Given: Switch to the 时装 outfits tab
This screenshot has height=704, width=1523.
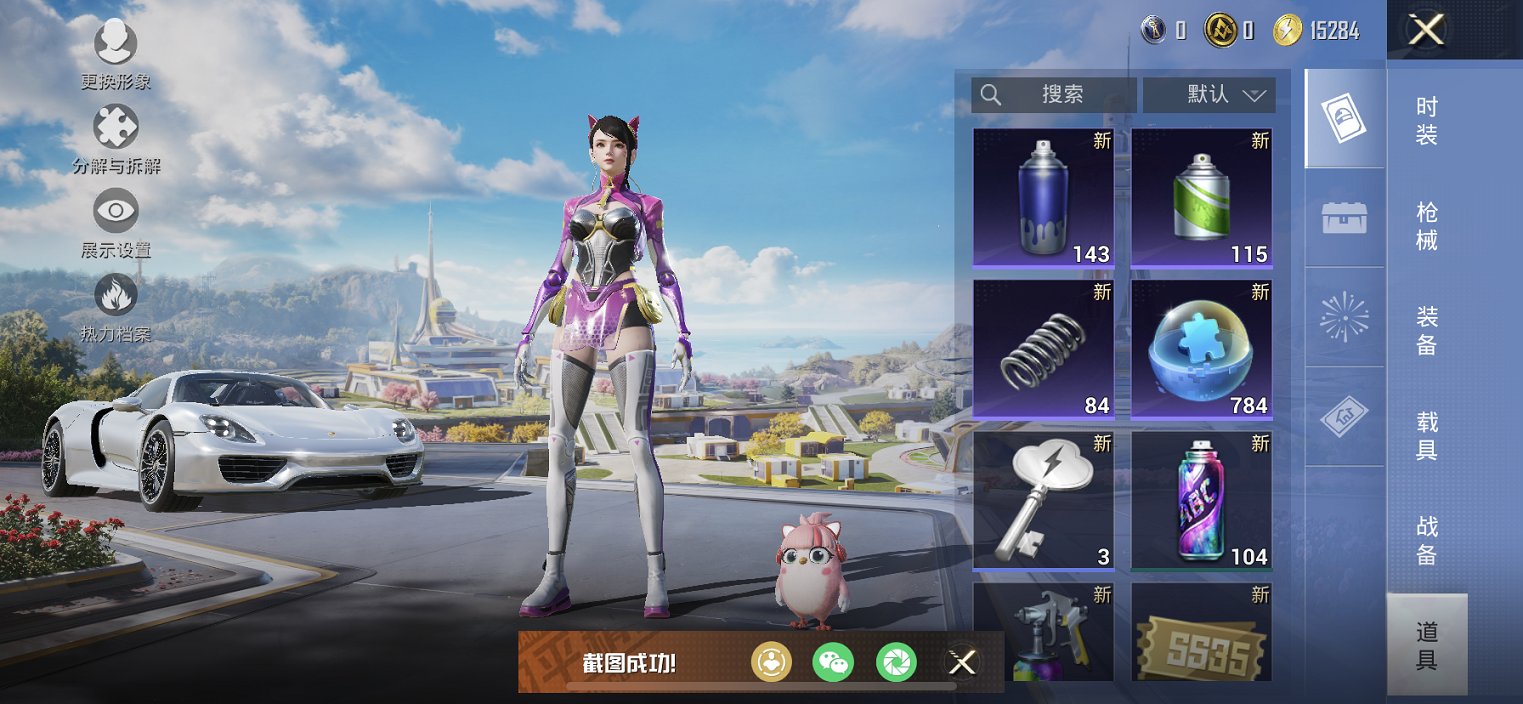Looking at the screenshot, I should pyautogui.click(x=1427, y=120).
